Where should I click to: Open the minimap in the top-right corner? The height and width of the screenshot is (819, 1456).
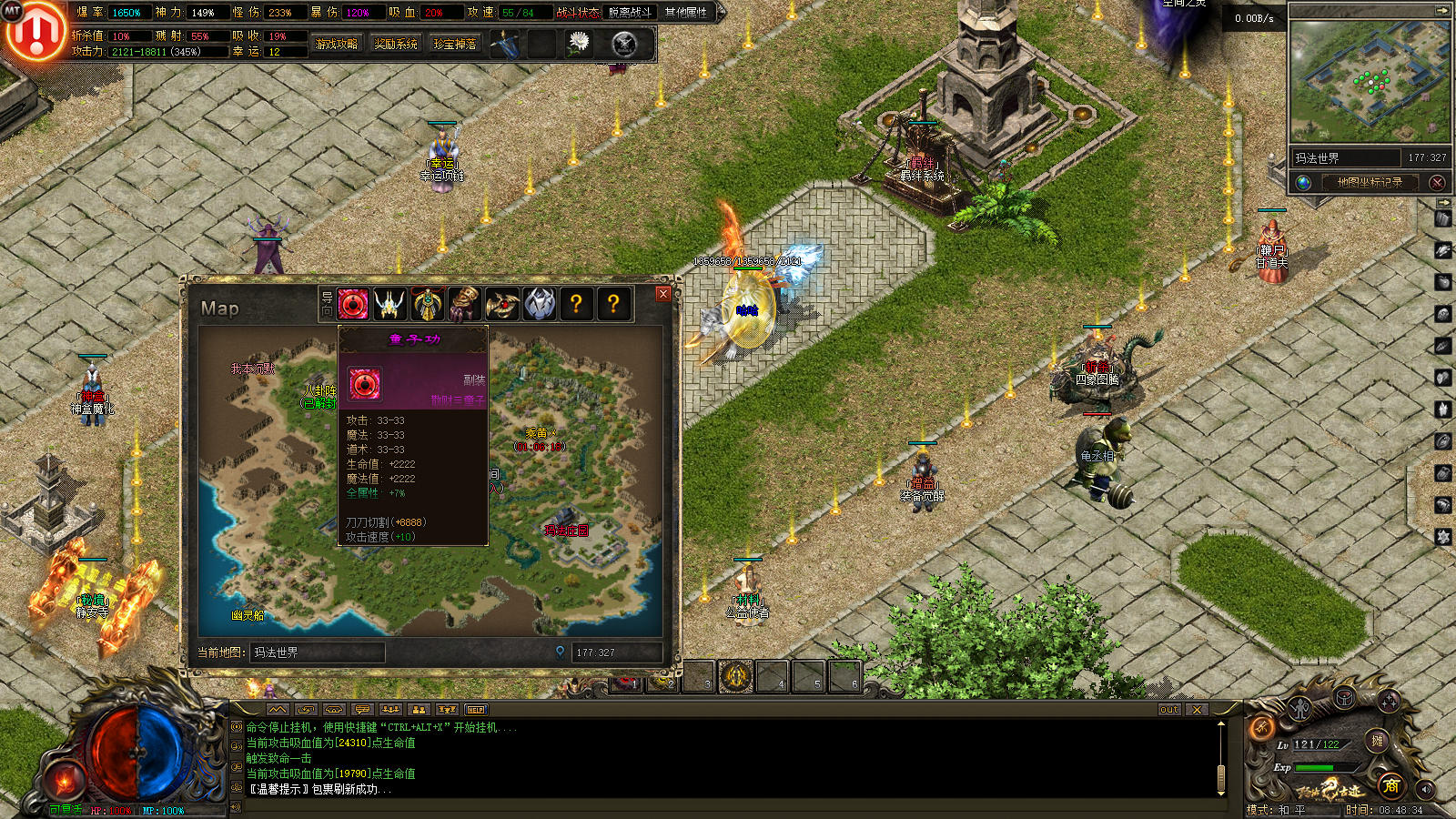(1370, 82)
